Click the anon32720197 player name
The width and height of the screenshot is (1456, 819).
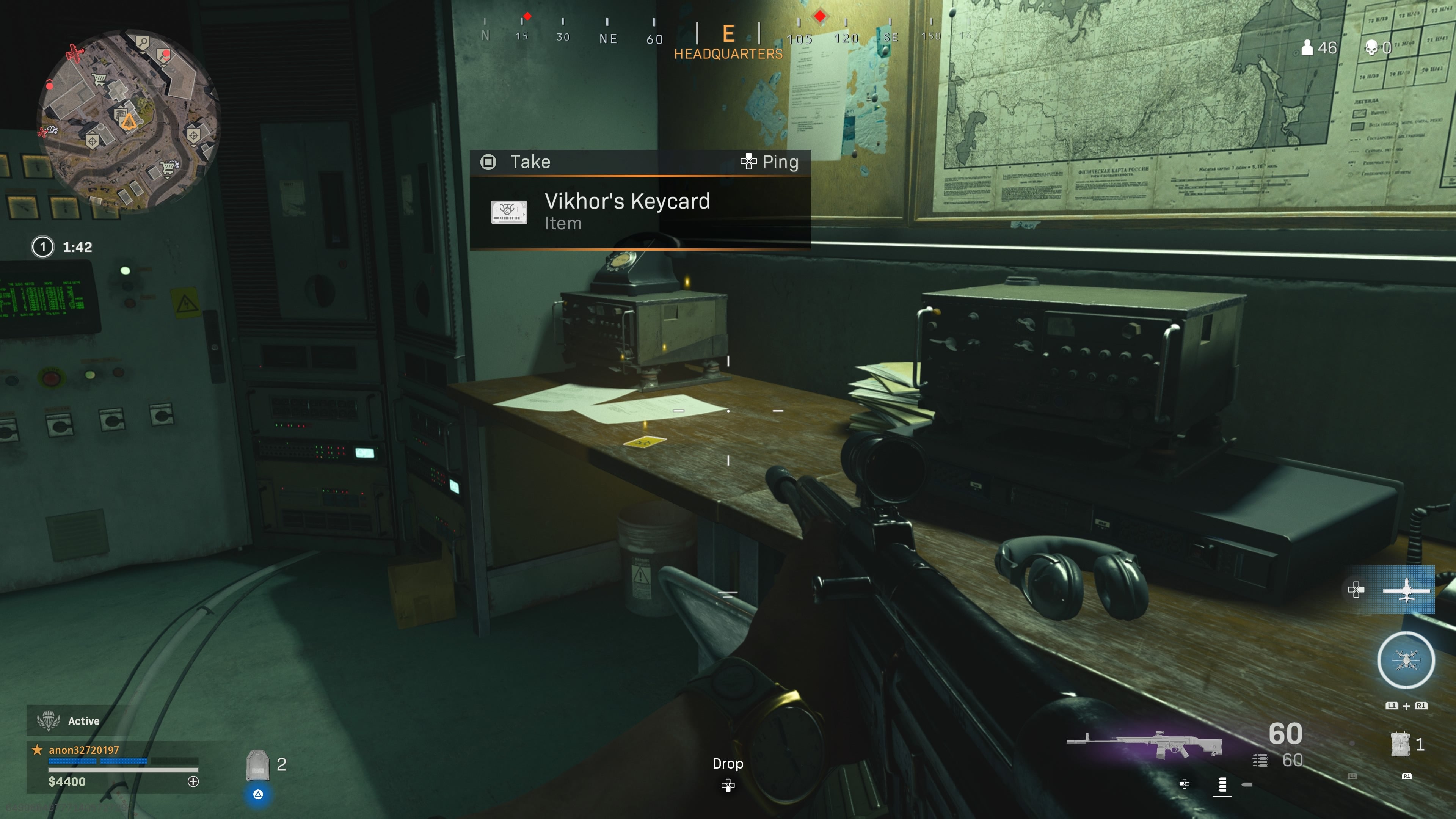[83, 750]
